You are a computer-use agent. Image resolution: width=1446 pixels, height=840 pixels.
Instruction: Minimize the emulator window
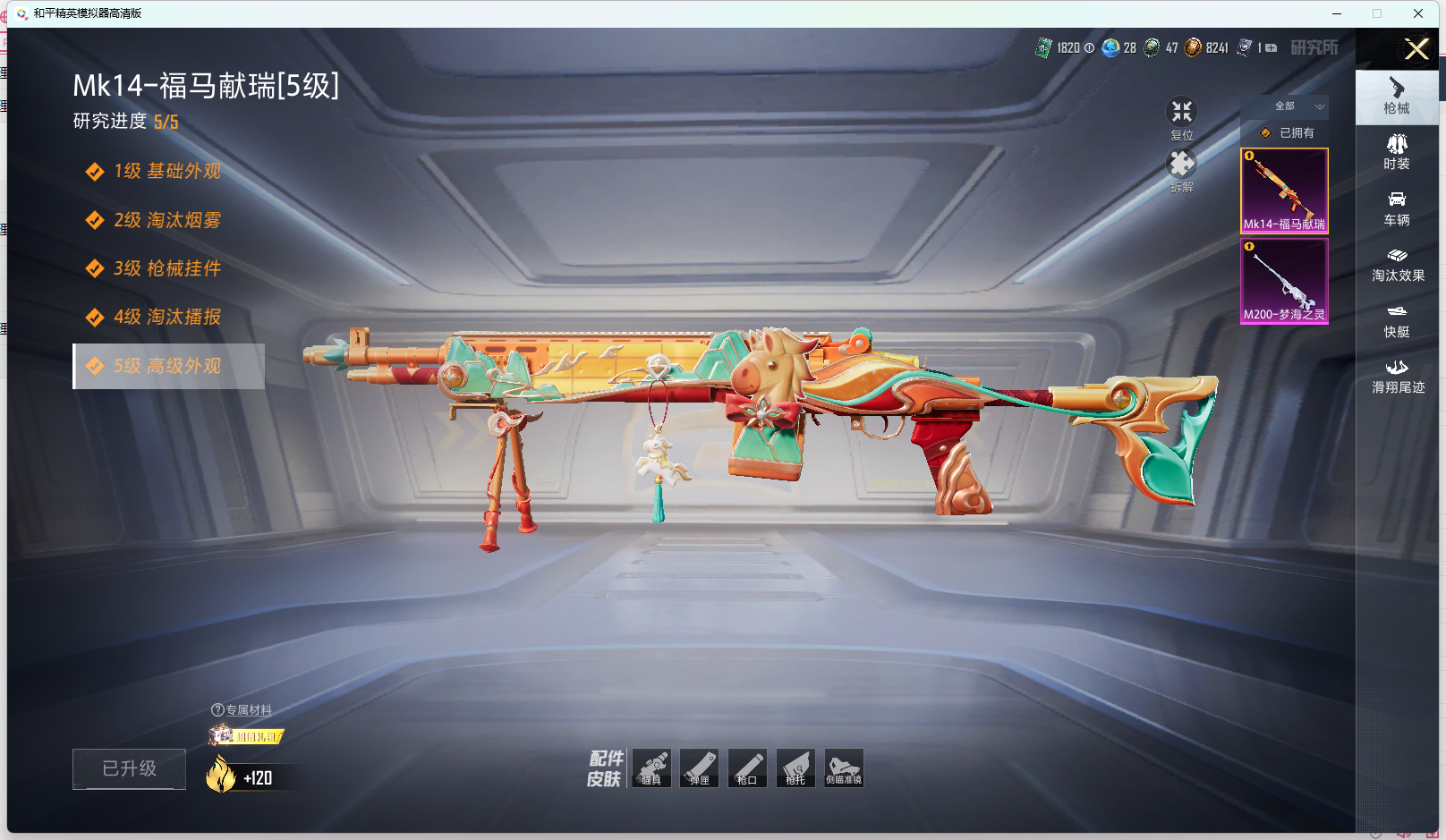point(1337,13)
